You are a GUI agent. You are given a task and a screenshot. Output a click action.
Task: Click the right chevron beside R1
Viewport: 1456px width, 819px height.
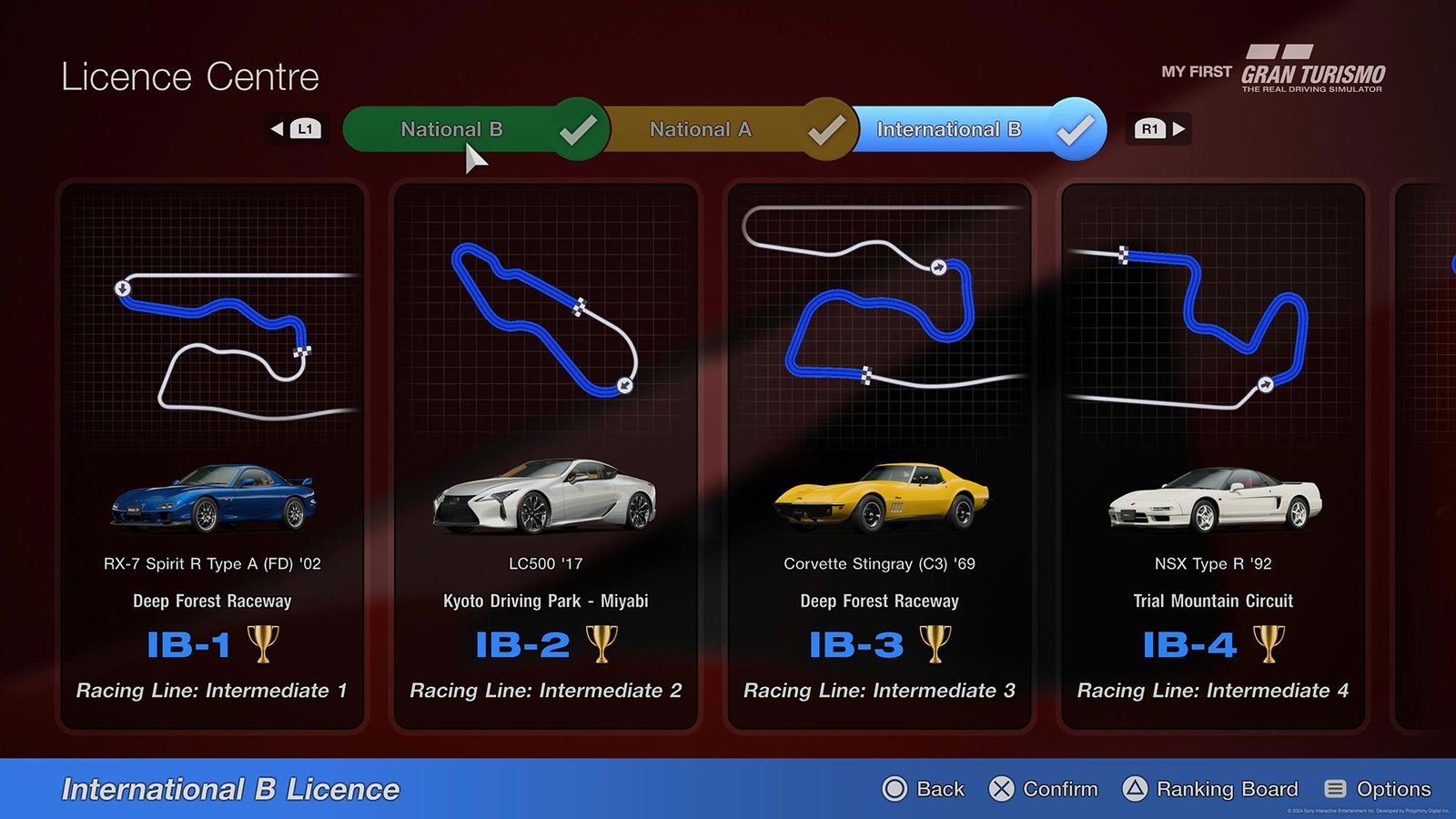(1178, 128)
